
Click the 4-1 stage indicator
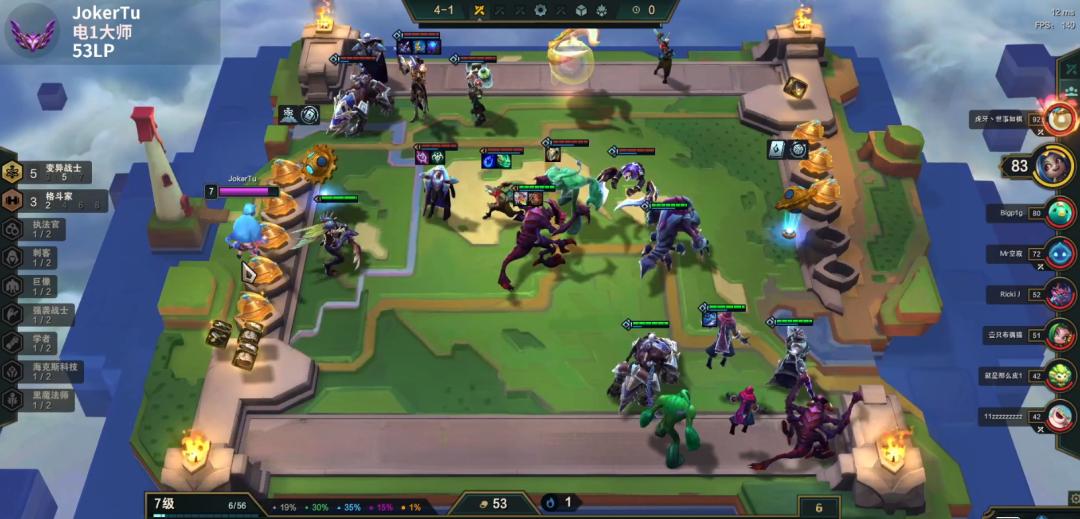(x=443, y=10)
